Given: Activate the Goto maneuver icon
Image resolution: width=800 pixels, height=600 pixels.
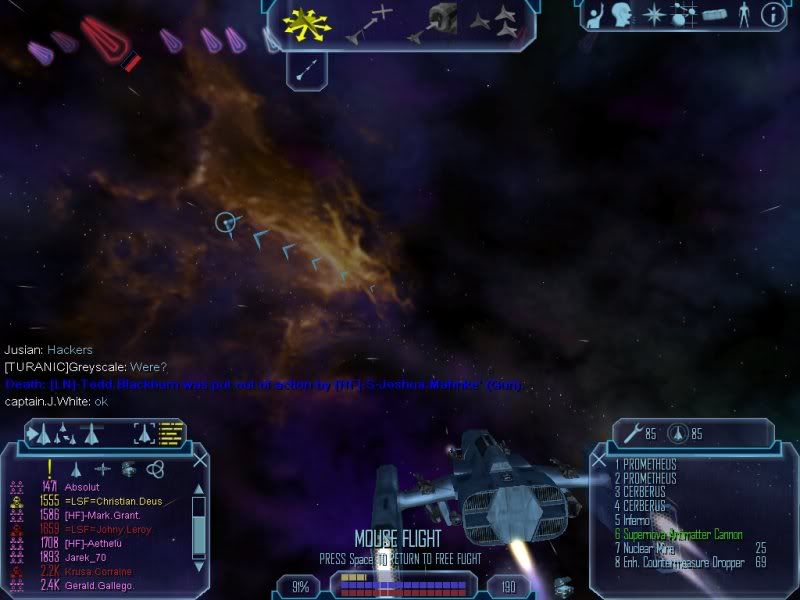Looking at the screenshot, I should tap(368, 24).
